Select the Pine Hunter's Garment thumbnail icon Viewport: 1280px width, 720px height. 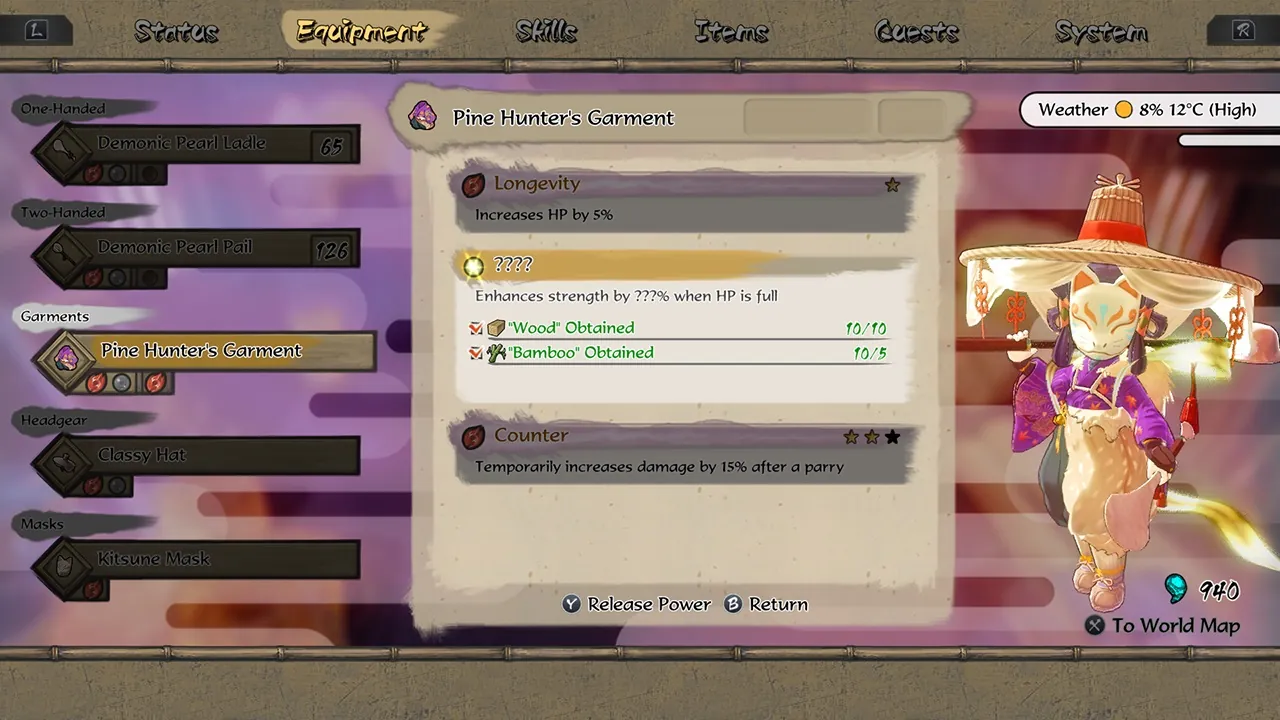[66, 354]
